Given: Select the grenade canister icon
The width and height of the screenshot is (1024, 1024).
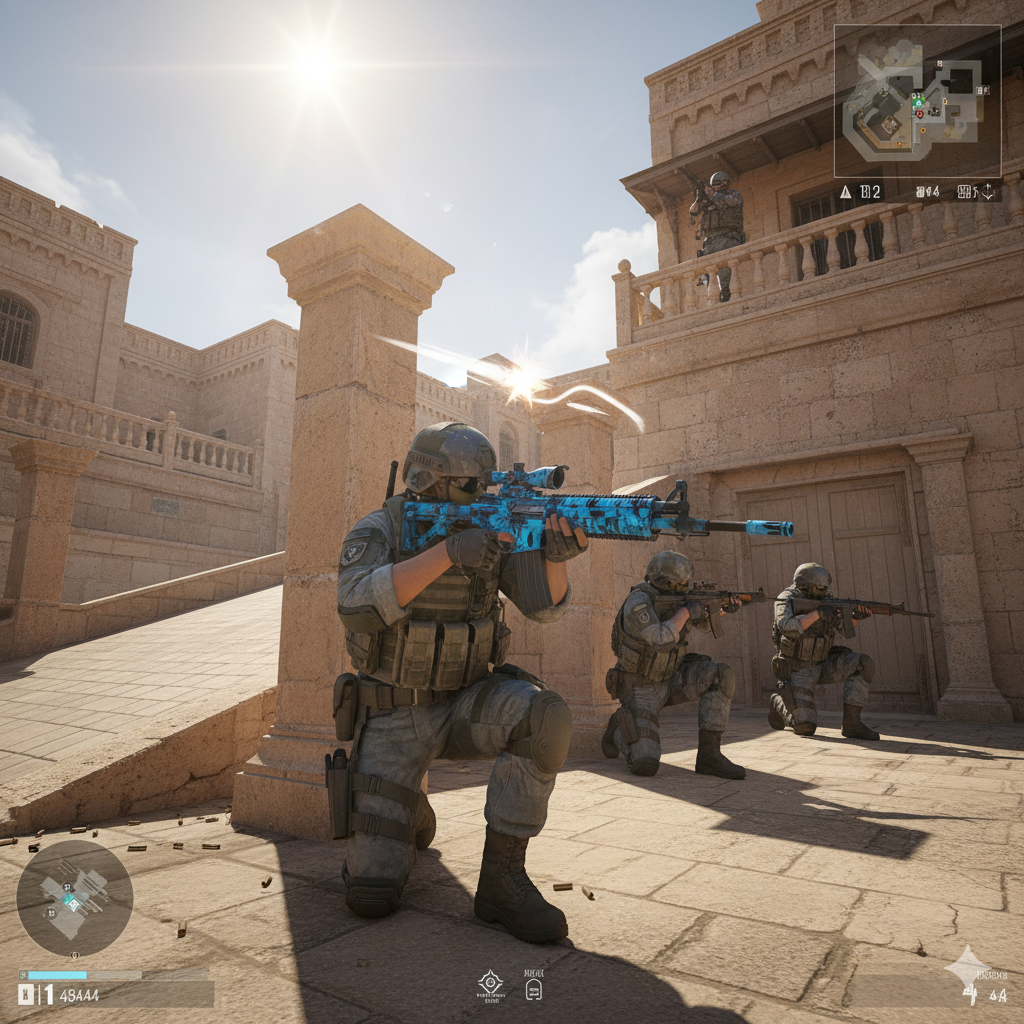Looking at the screenshot, I should point(533,988).
